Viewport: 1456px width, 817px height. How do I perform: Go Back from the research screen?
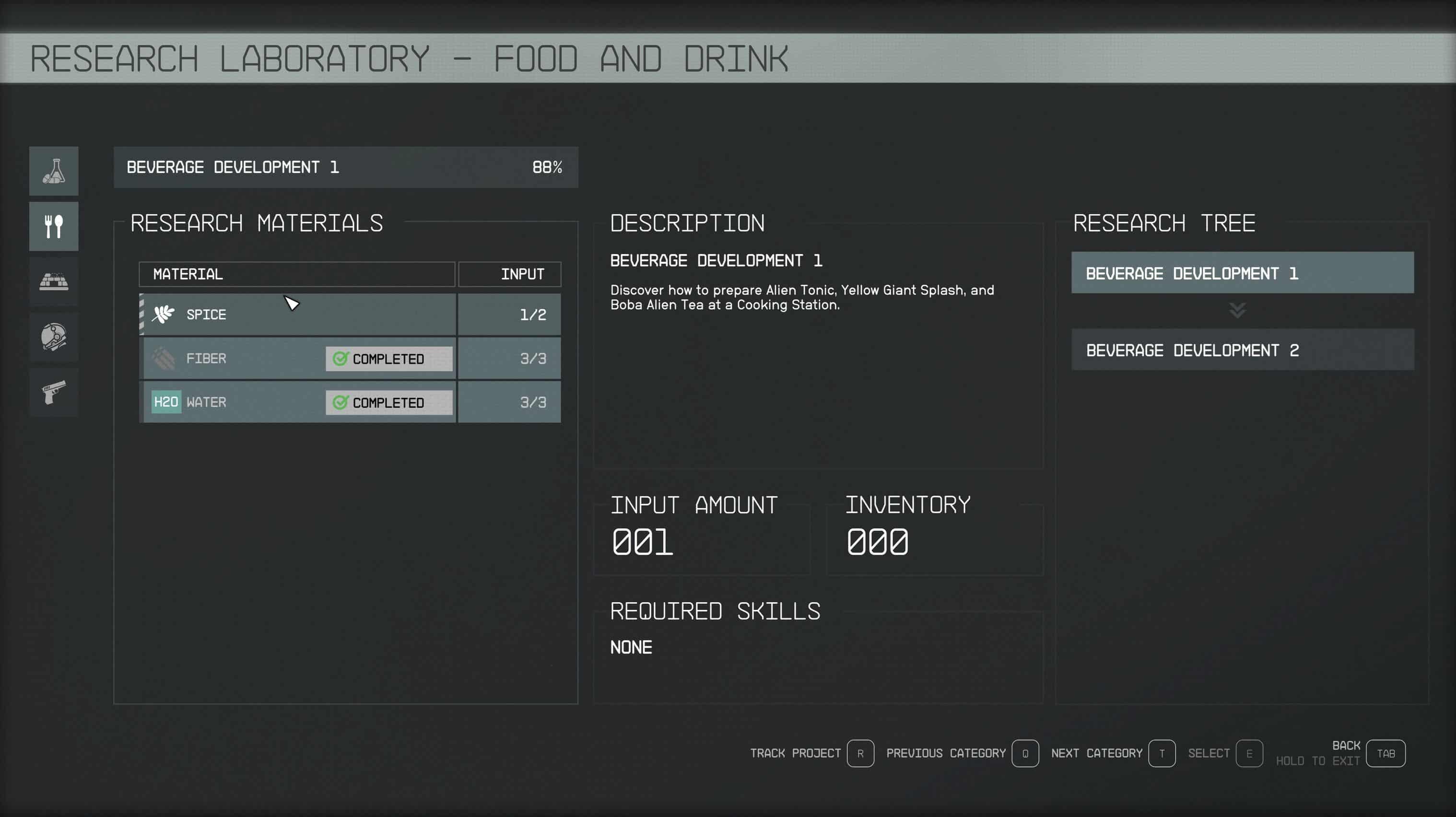(1386, 753)
